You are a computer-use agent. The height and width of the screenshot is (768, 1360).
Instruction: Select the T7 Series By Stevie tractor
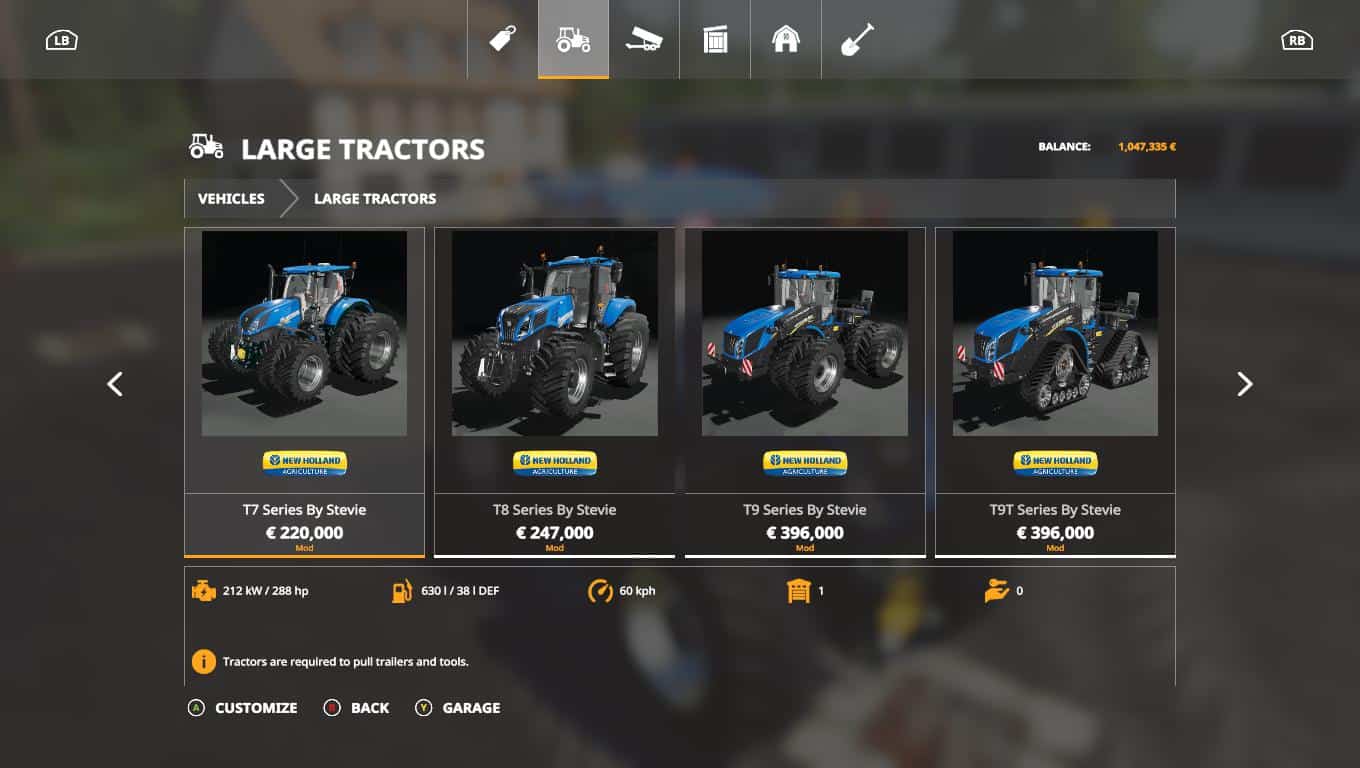click(304, 390)
